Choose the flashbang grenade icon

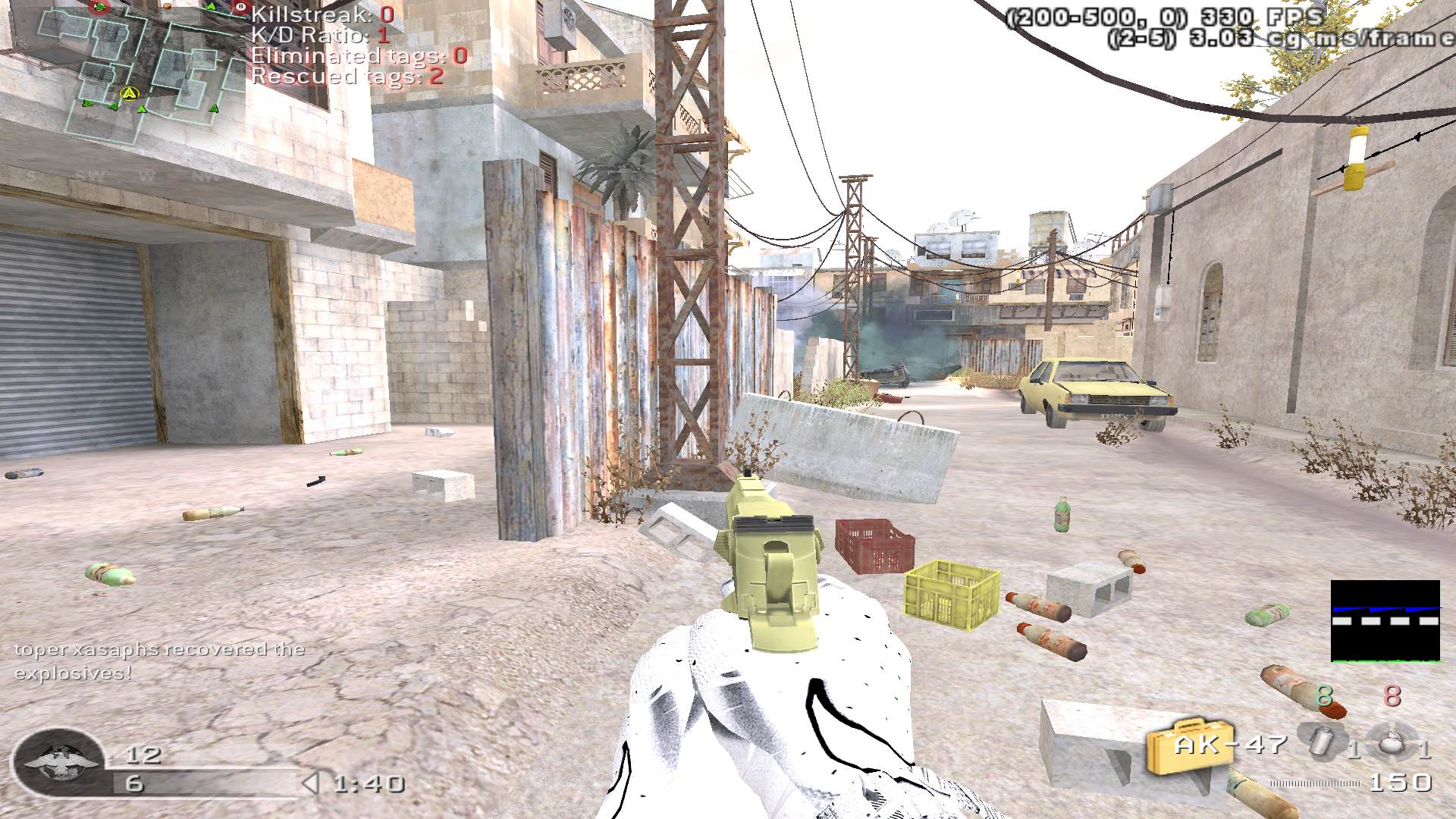[x=1323, y=740]
